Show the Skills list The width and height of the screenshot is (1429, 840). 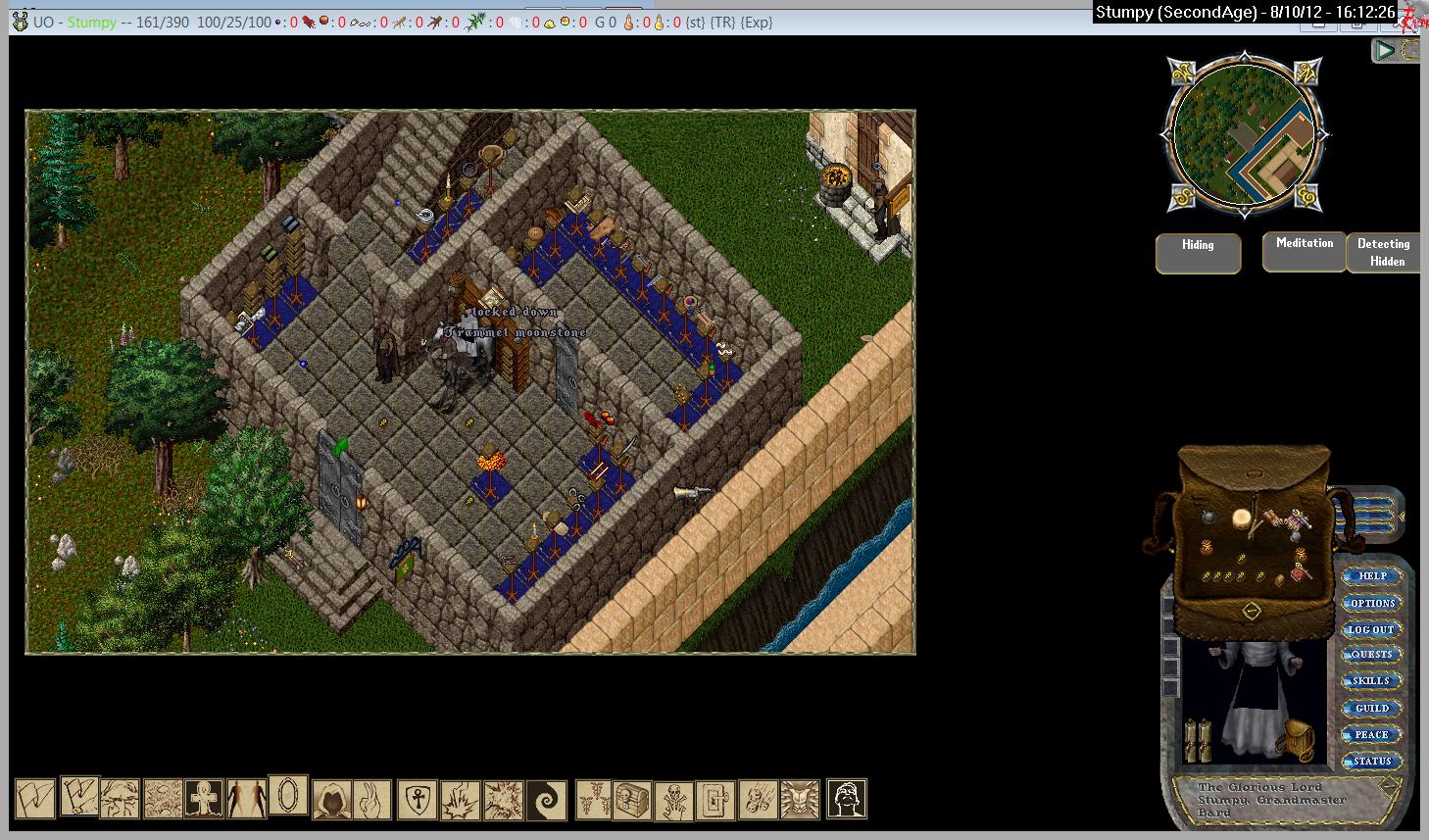1371,681
